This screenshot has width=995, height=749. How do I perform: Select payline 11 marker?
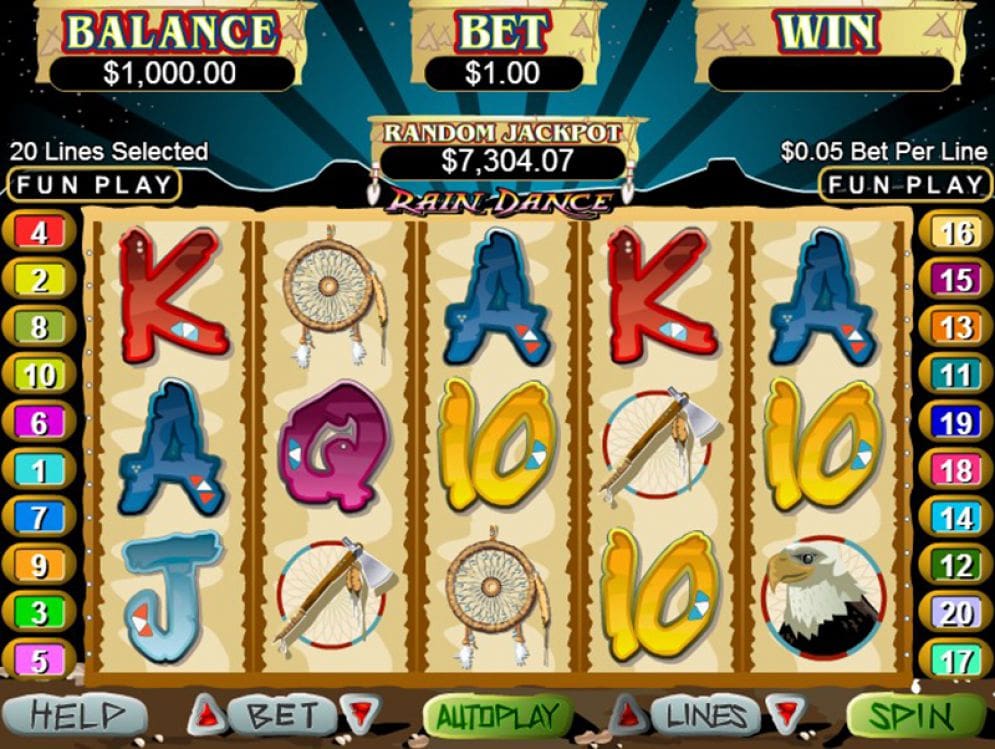[956, 376]
